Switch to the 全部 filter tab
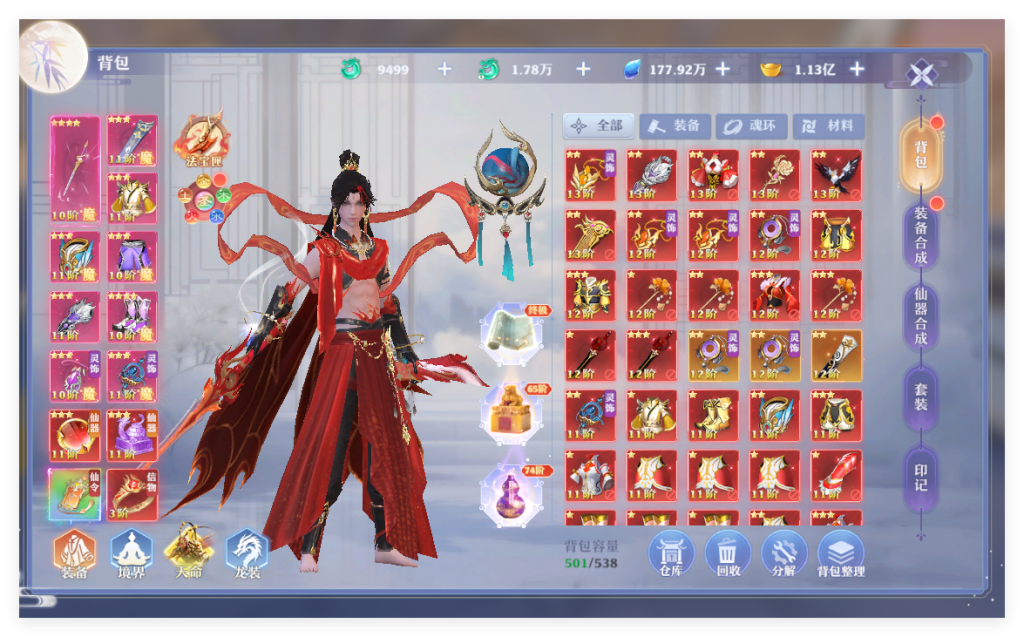 (598, 126)
